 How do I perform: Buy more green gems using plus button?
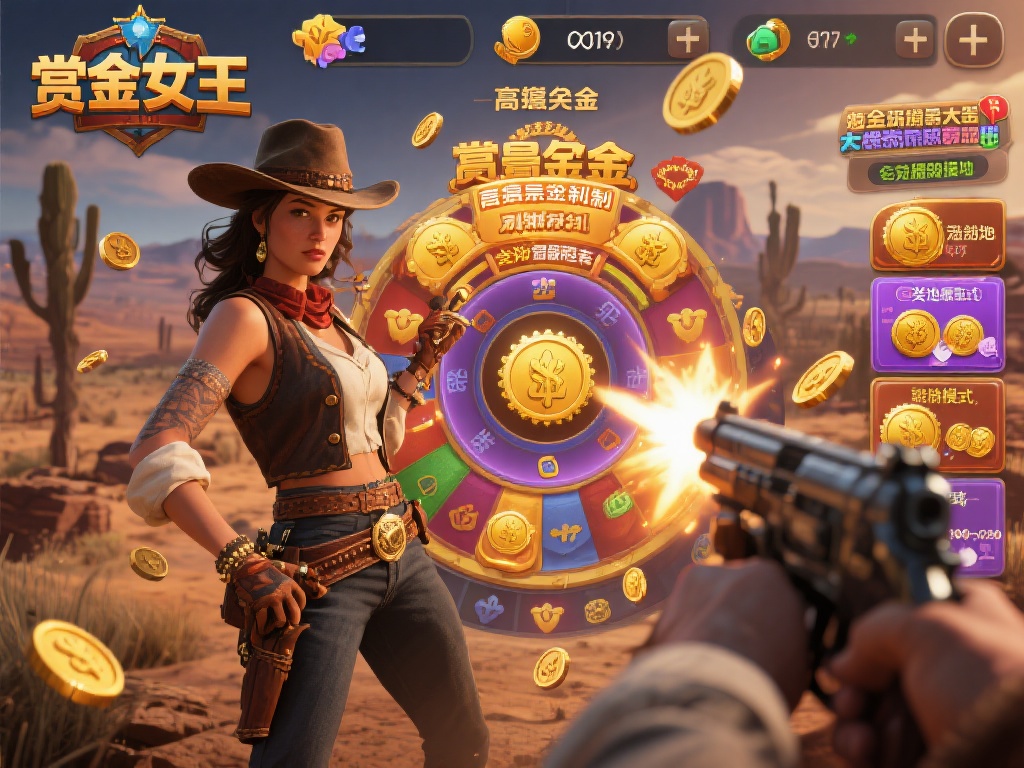click(x=915, y=40)
